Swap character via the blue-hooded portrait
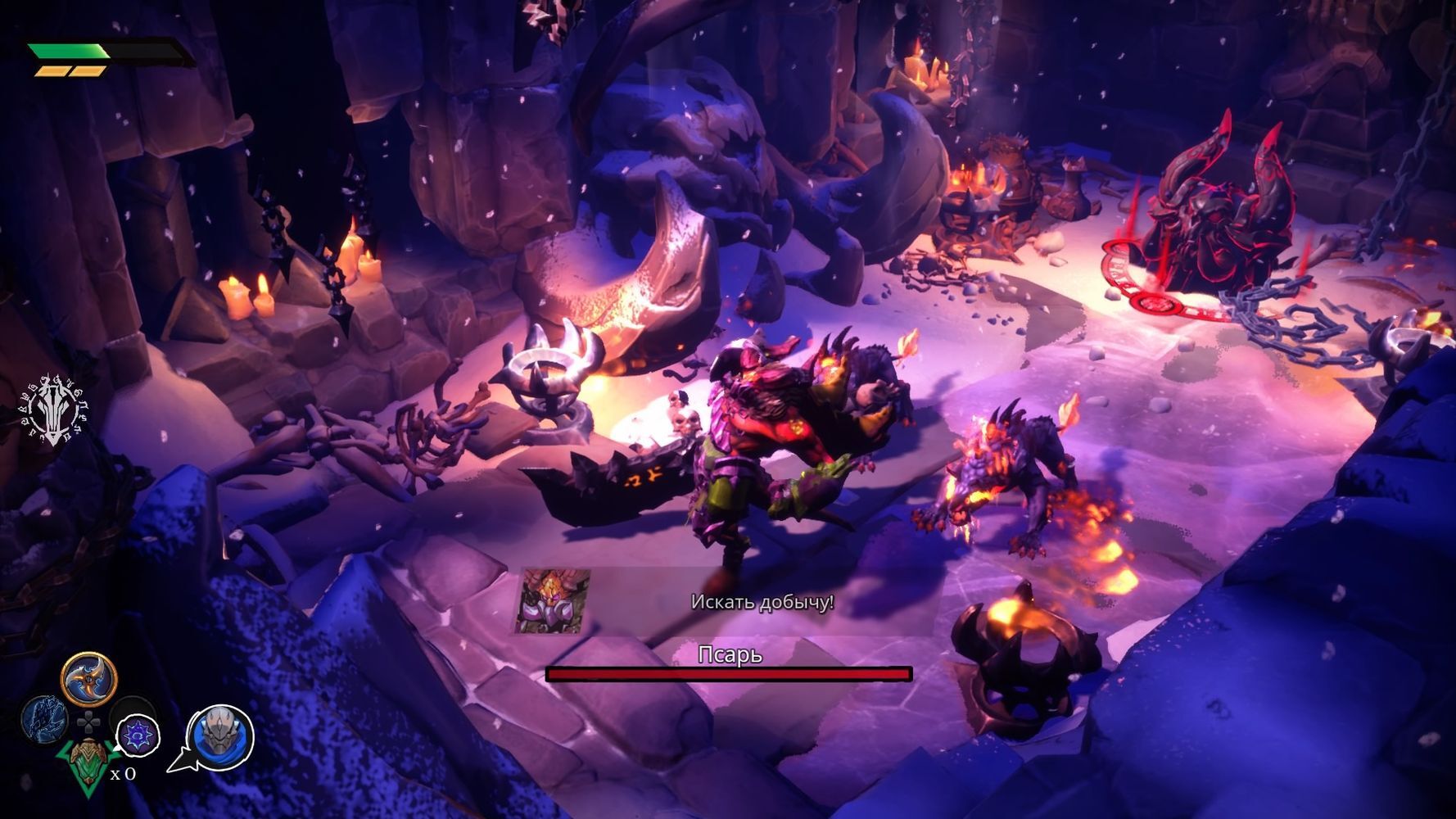Viewport: 1456px width, 819px height. coord(220,737)
